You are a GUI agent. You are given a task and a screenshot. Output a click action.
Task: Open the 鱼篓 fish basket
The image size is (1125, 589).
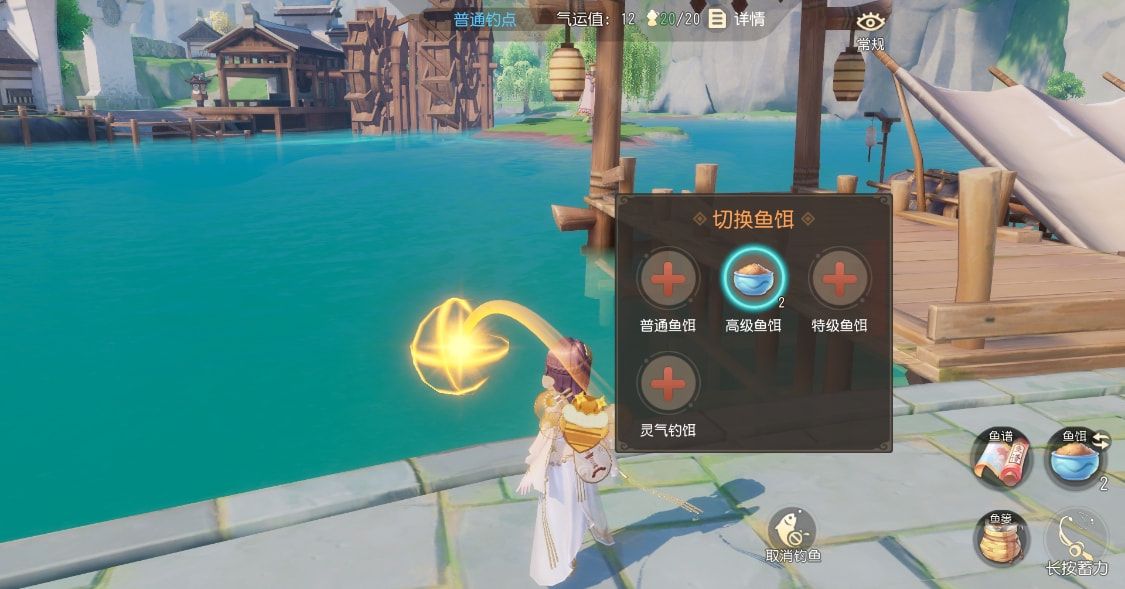click(x=1000, y=538)
